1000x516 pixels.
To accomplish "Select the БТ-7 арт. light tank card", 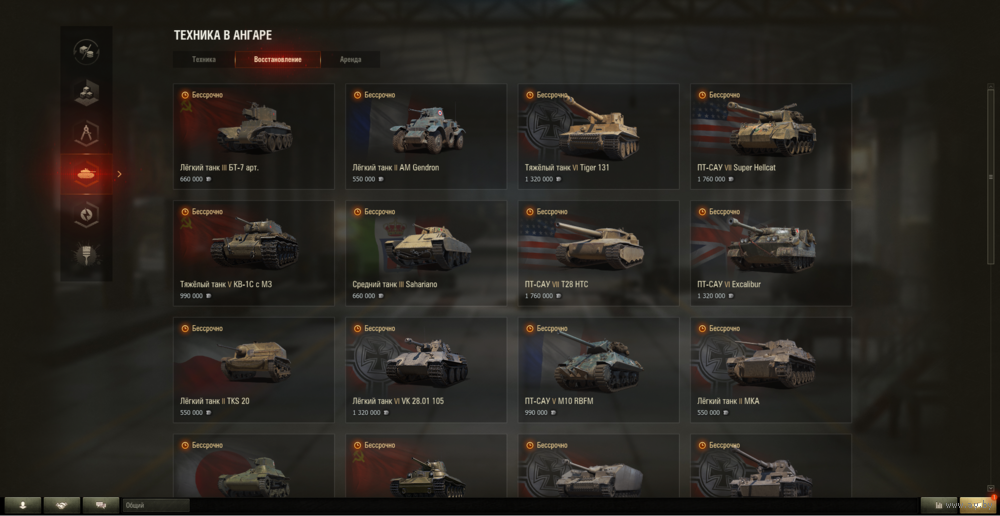I will [x=253, y=136].
